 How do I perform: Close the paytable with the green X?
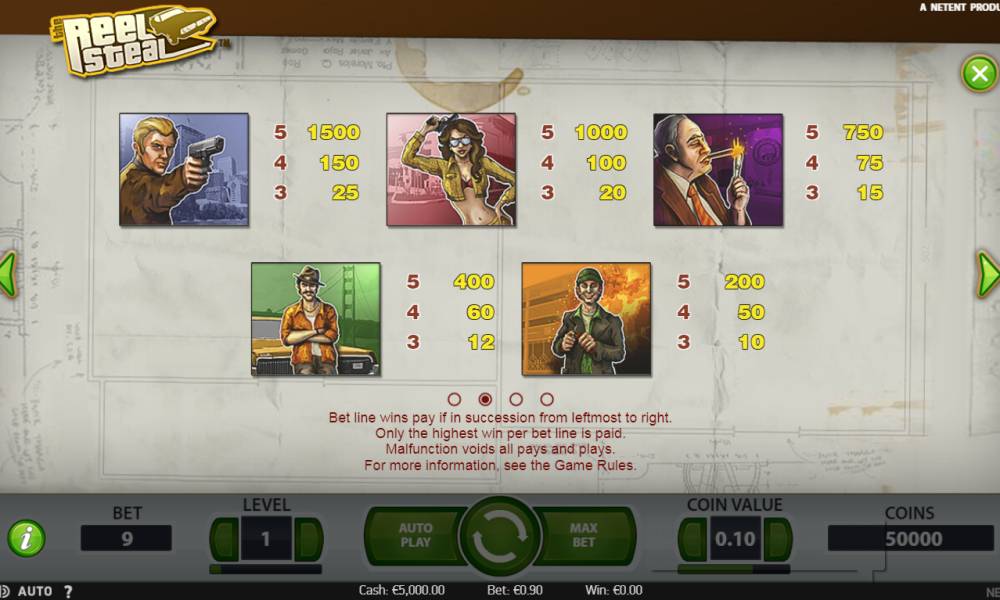coord(977,74)
